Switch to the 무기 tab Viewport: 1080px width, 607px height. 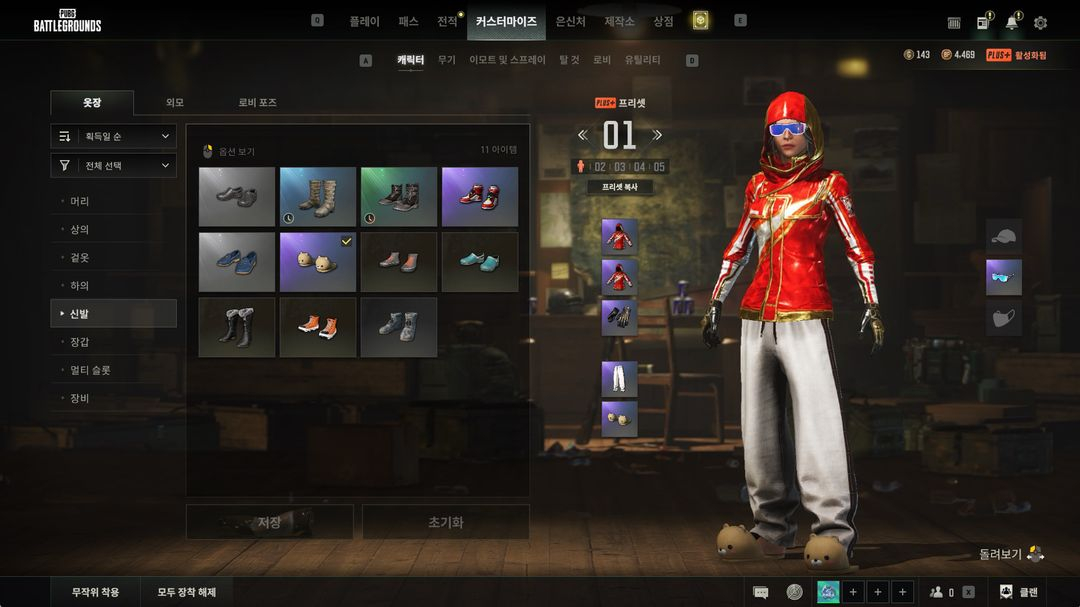(446, 60)
